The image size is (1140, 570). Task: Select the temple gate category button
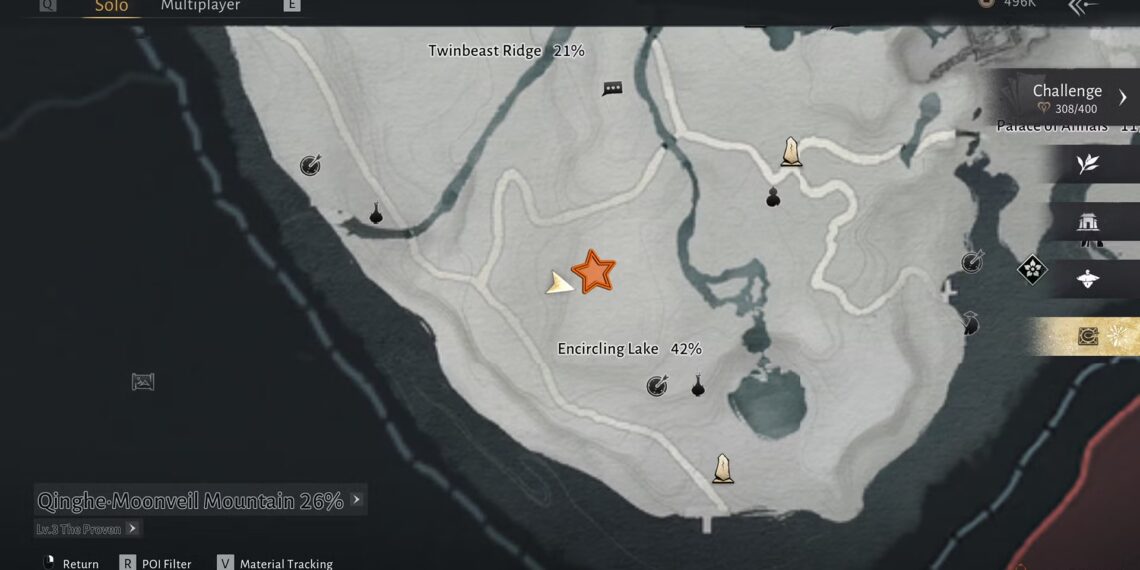pyautogui.click(x=1088, y=222)
